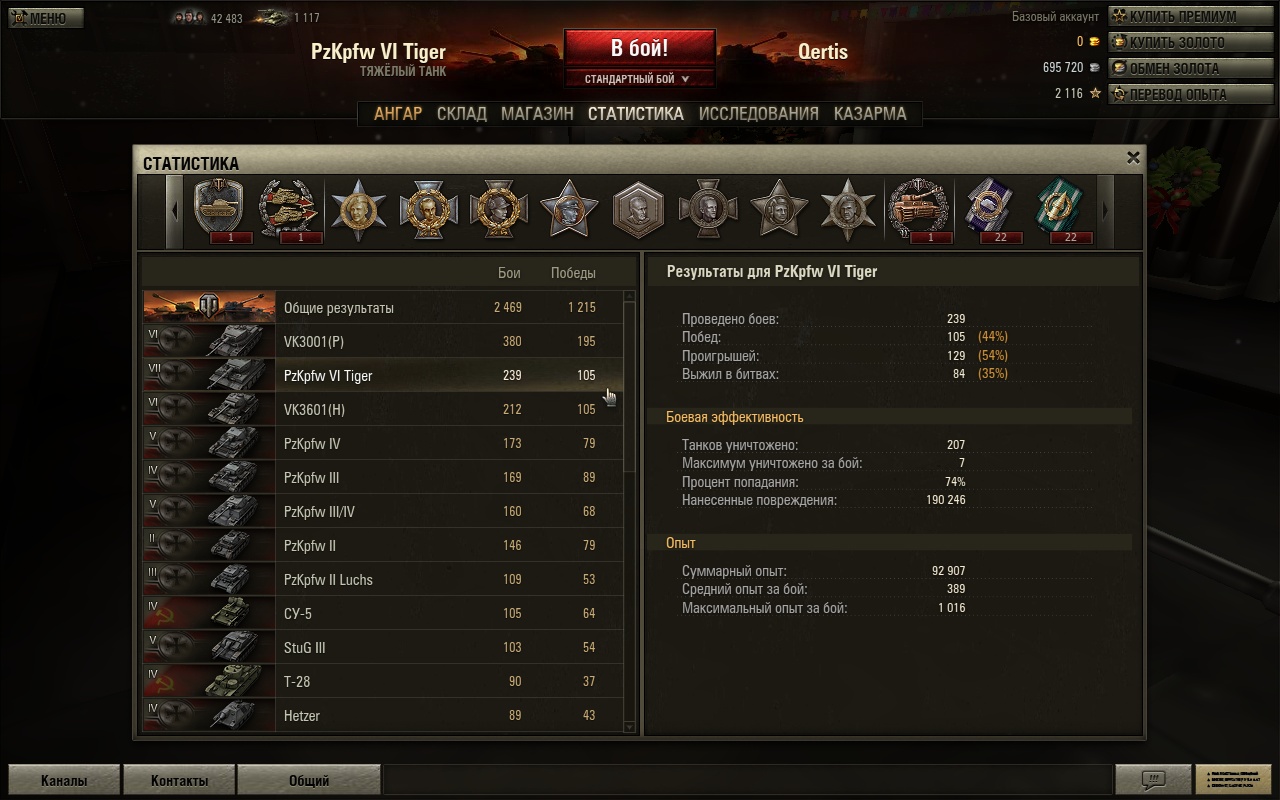Switch to the Общий chat tab
This screenshot has height=800, width=1280.
pos(309,781)
